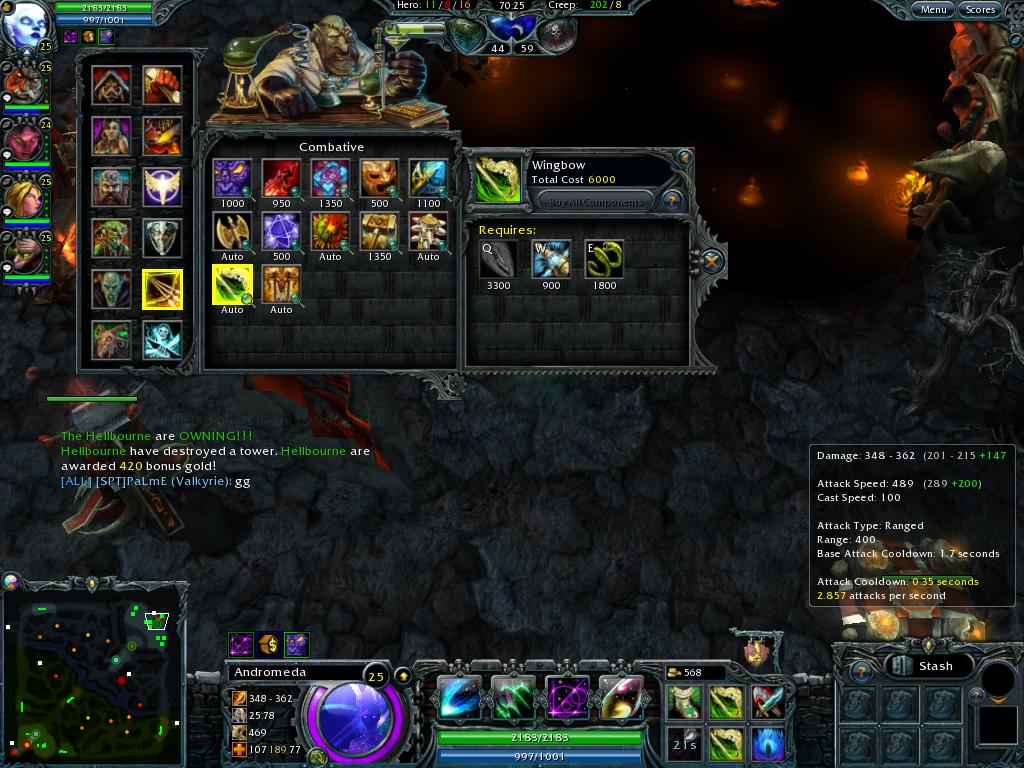This screenshot has width=1024, height=768.
Task: Open the winged emblem shop category
Action: coord(161,186)
